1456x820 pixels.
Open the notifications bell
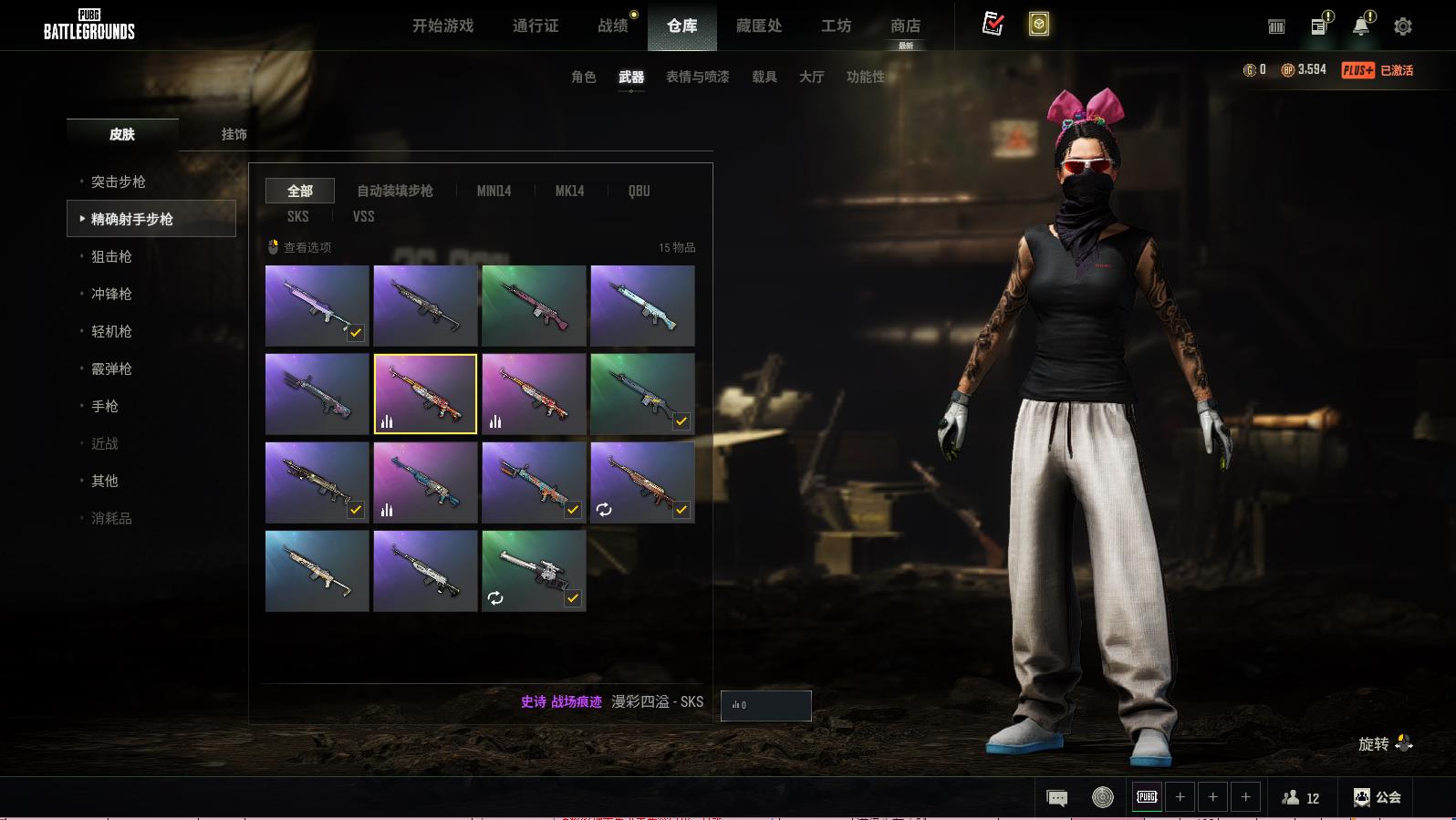coord(1360,26)
